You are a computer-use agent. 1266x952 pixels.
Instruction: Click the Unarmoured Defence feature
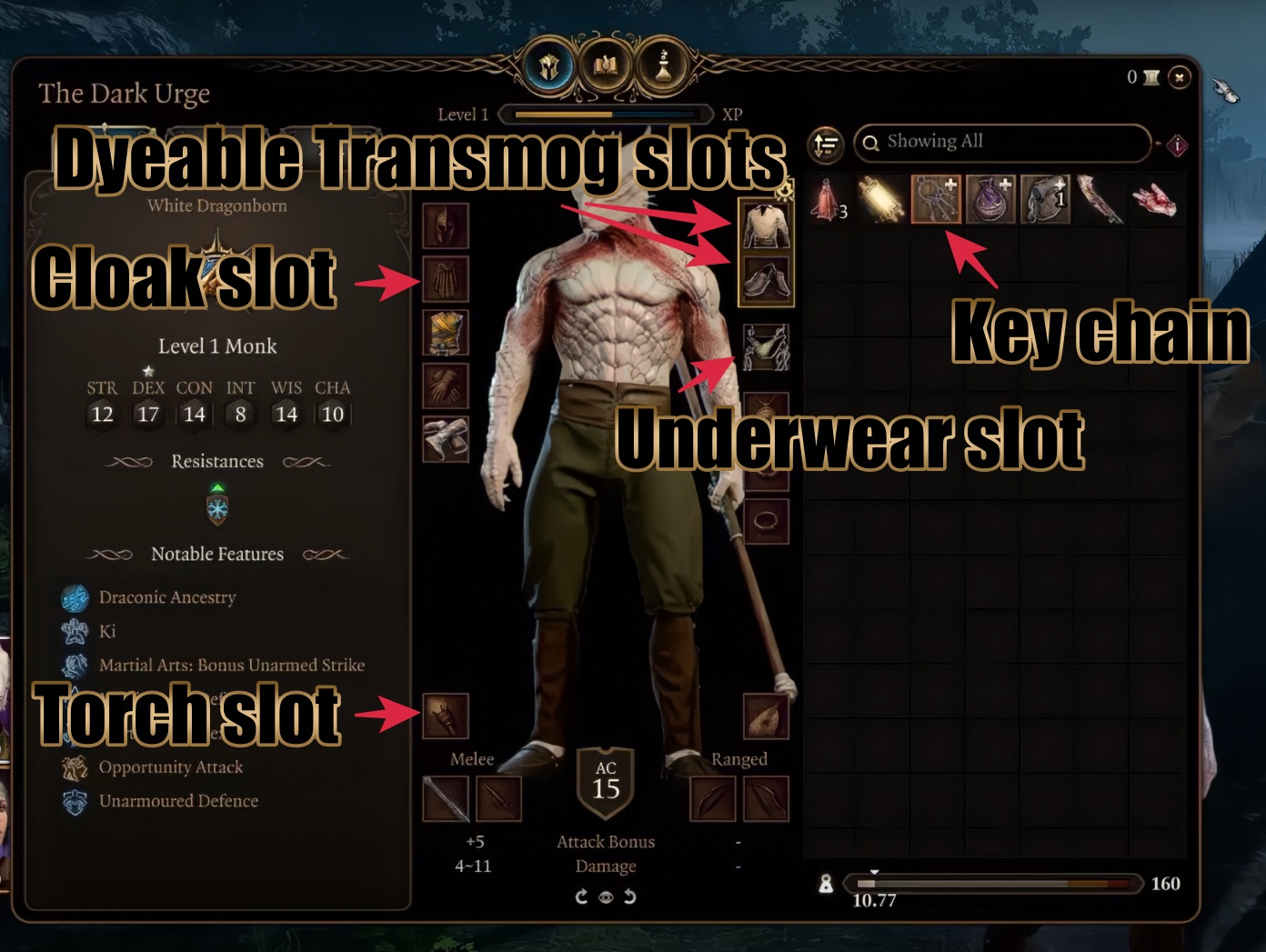(177, 801)
